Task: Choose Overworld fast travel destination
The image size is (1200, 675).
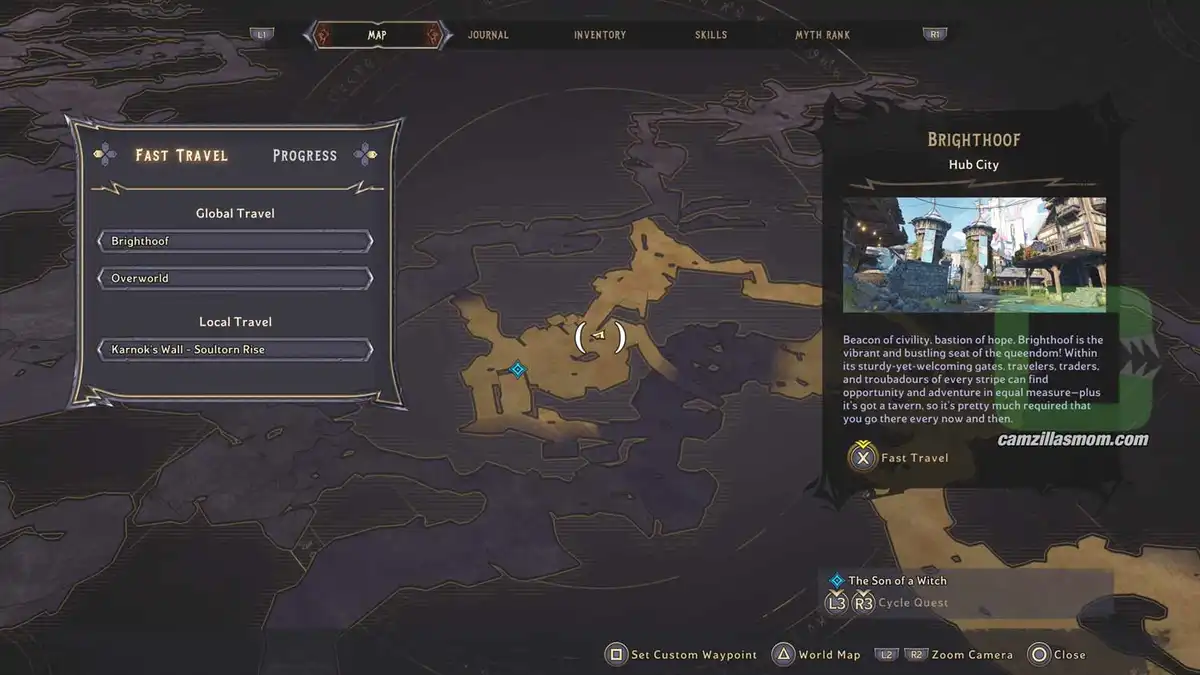Action: click(235, 278)
